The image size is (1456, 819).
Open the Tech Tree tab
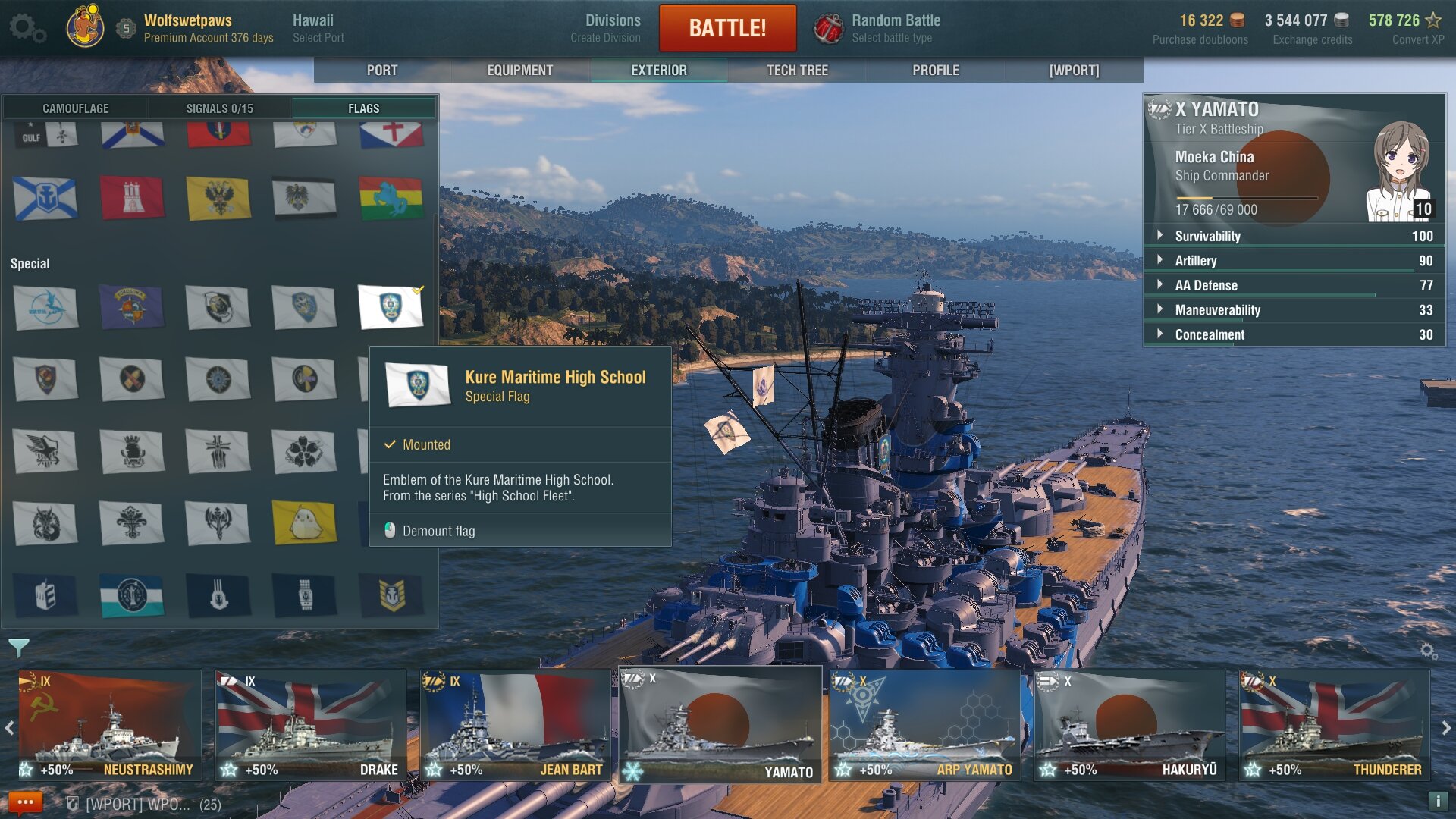coord(797,70)
